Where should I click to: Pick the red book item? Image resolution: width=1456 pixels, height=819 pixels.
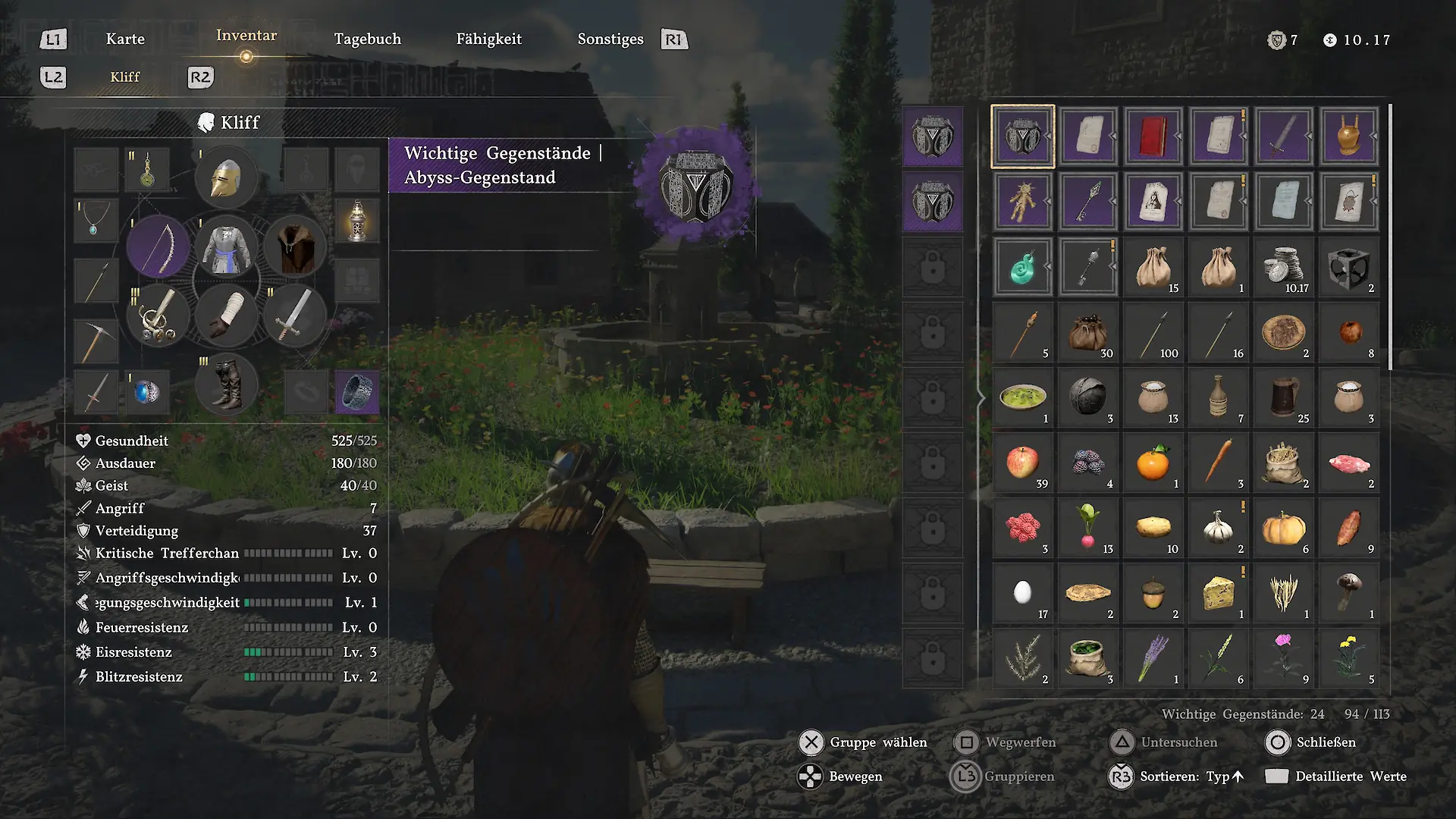click(1153, 136)
